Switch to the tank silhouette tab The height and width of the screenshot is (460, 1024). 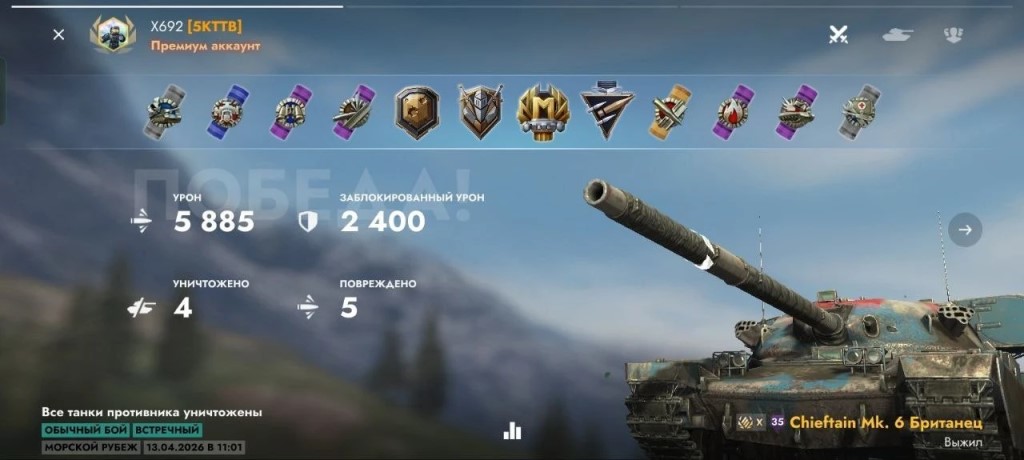(897, 35)
